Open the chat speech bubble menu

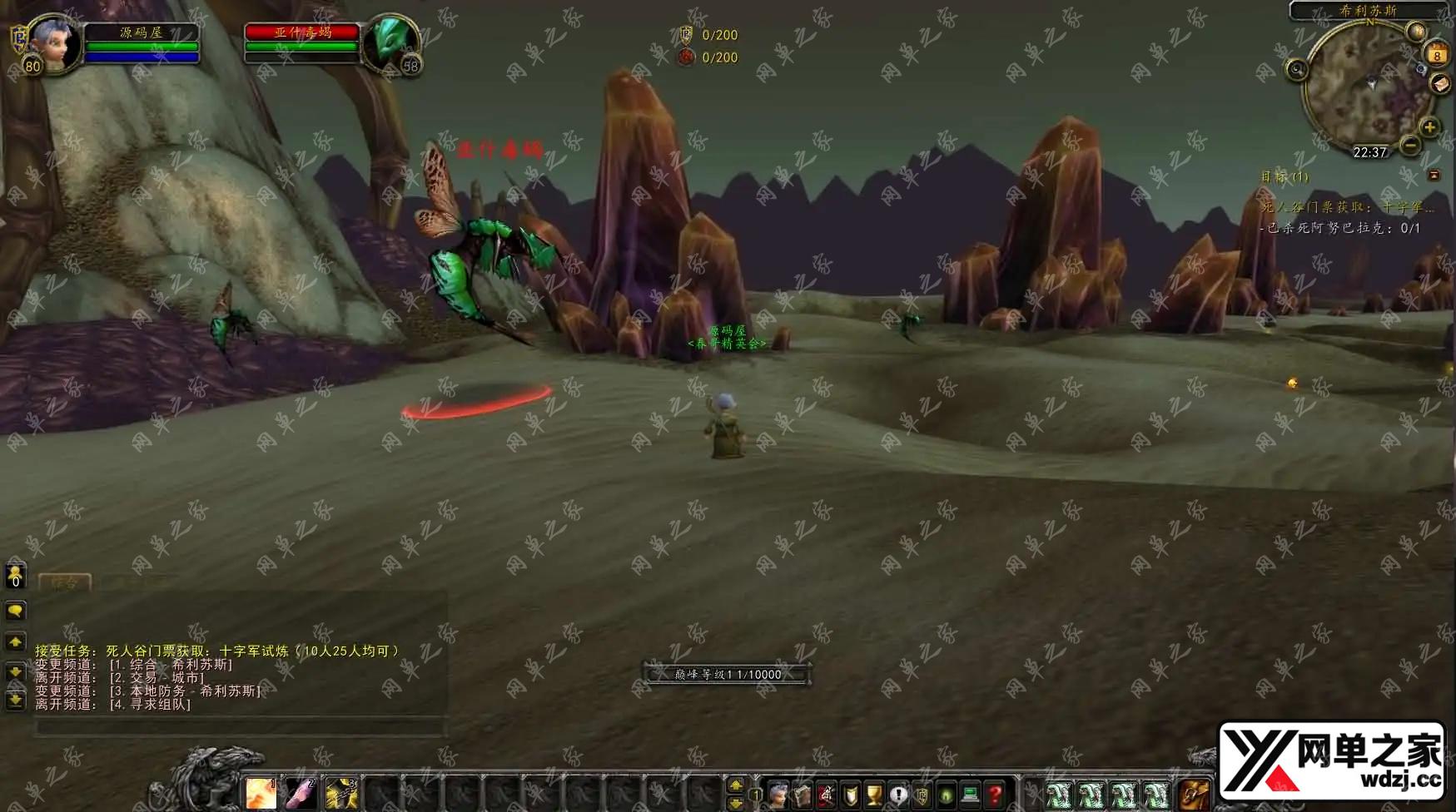15,611
